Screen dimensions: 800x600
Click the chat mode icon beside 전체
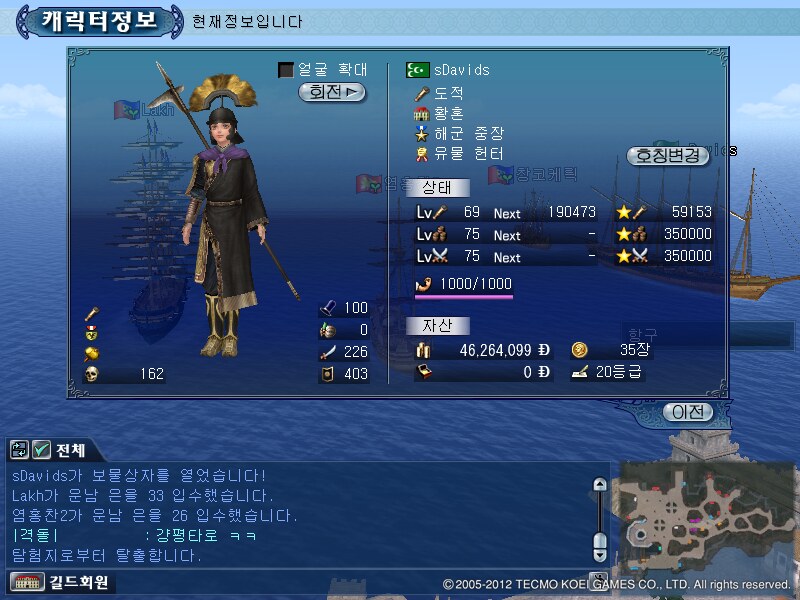(x=20, y=450)
